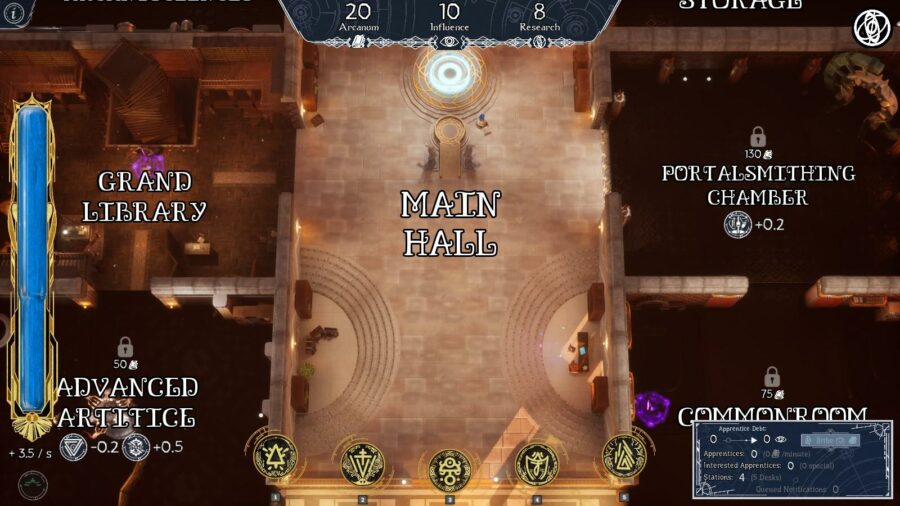Screen dimensions: 900x506
Task: Click the faint round emblem below the mana gauge
Action: point(33,486)
